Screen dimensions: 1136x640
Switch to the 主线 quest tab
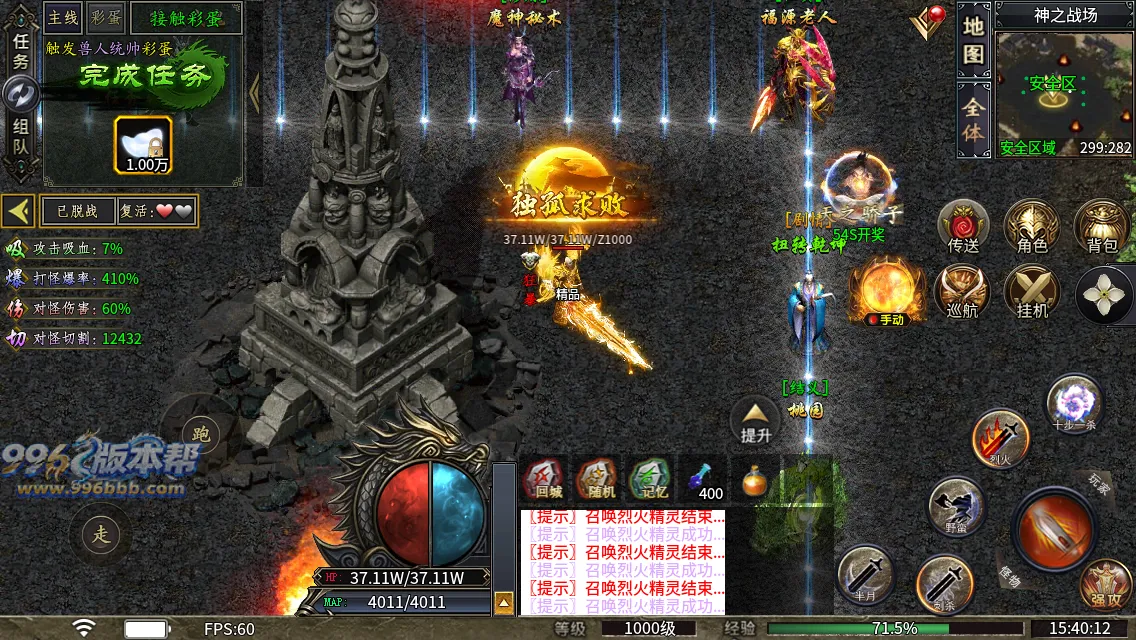point(63,17)
